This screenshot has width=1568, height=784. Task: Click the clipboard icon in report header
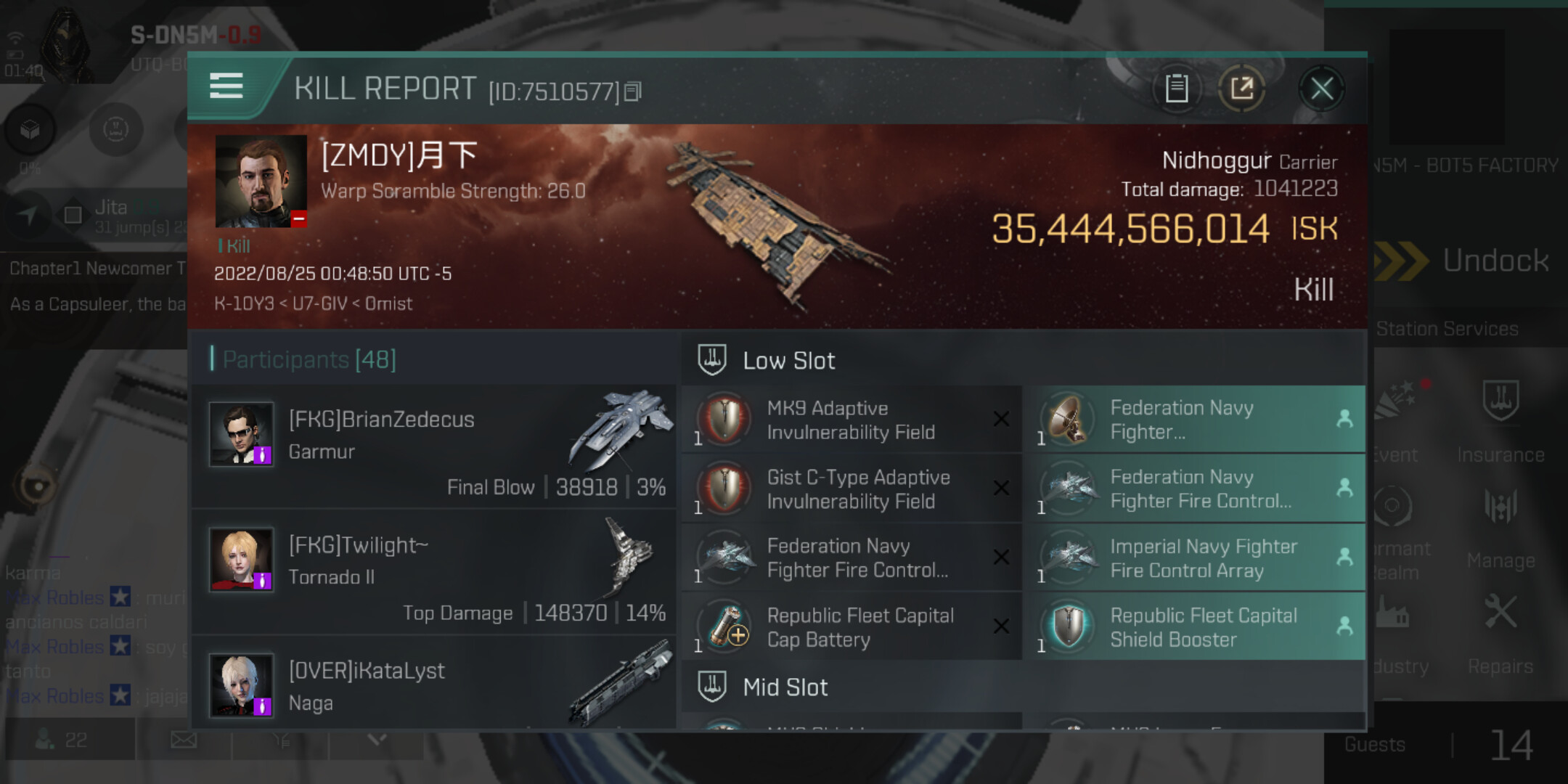pos(1176,89)
